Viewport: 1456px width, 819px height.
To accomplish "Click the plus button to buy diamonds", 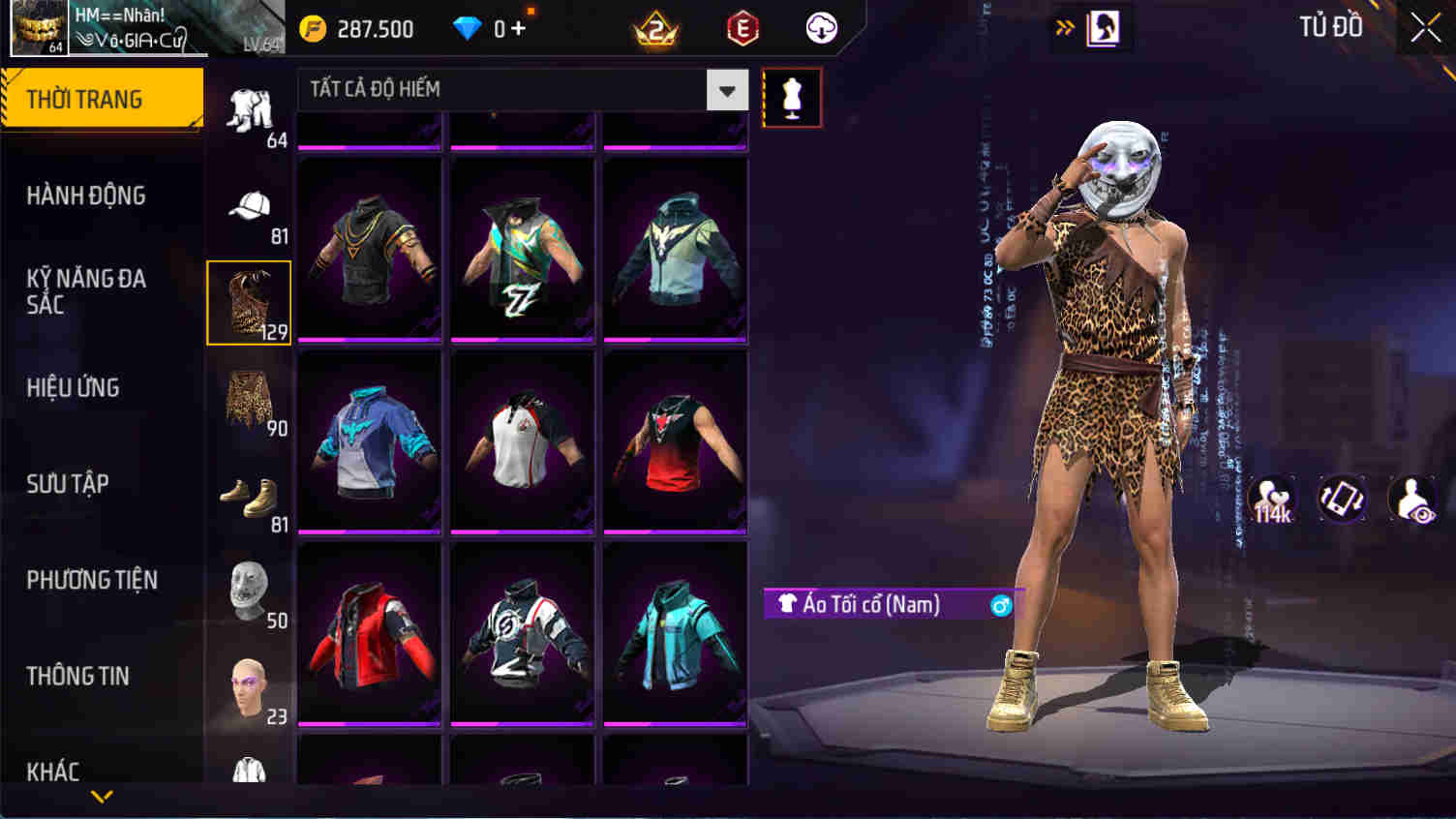I will click(520, 27).
